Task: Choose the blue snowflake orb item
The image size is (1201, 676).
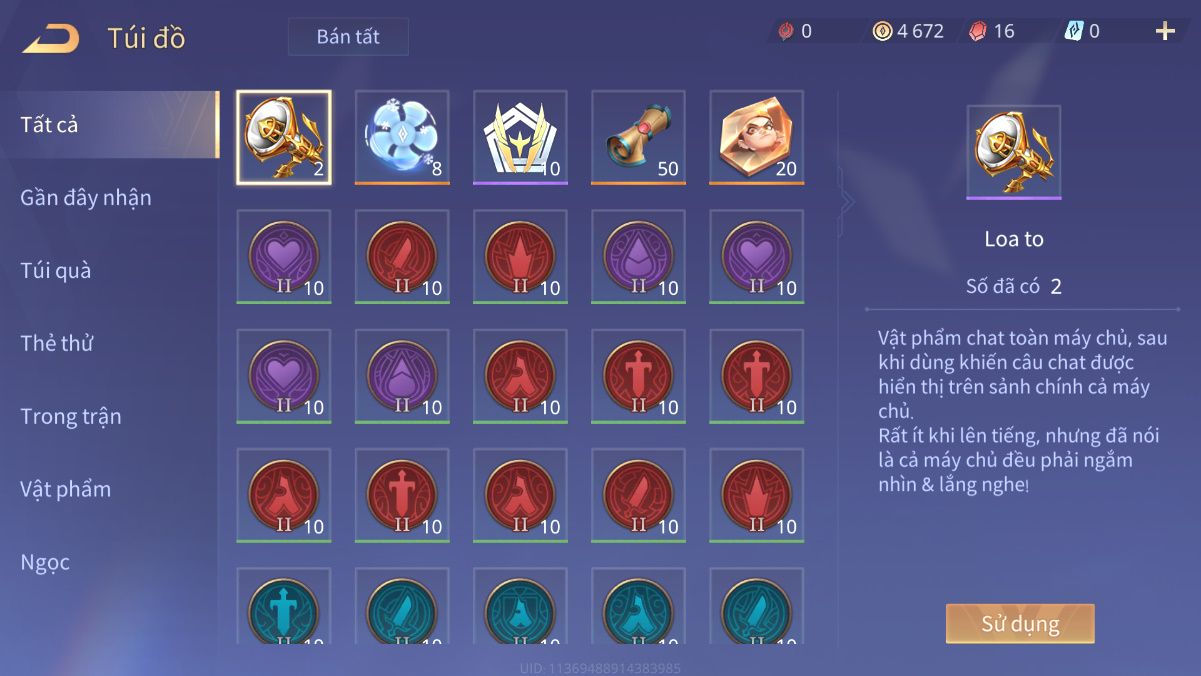Action: (402, 138)
